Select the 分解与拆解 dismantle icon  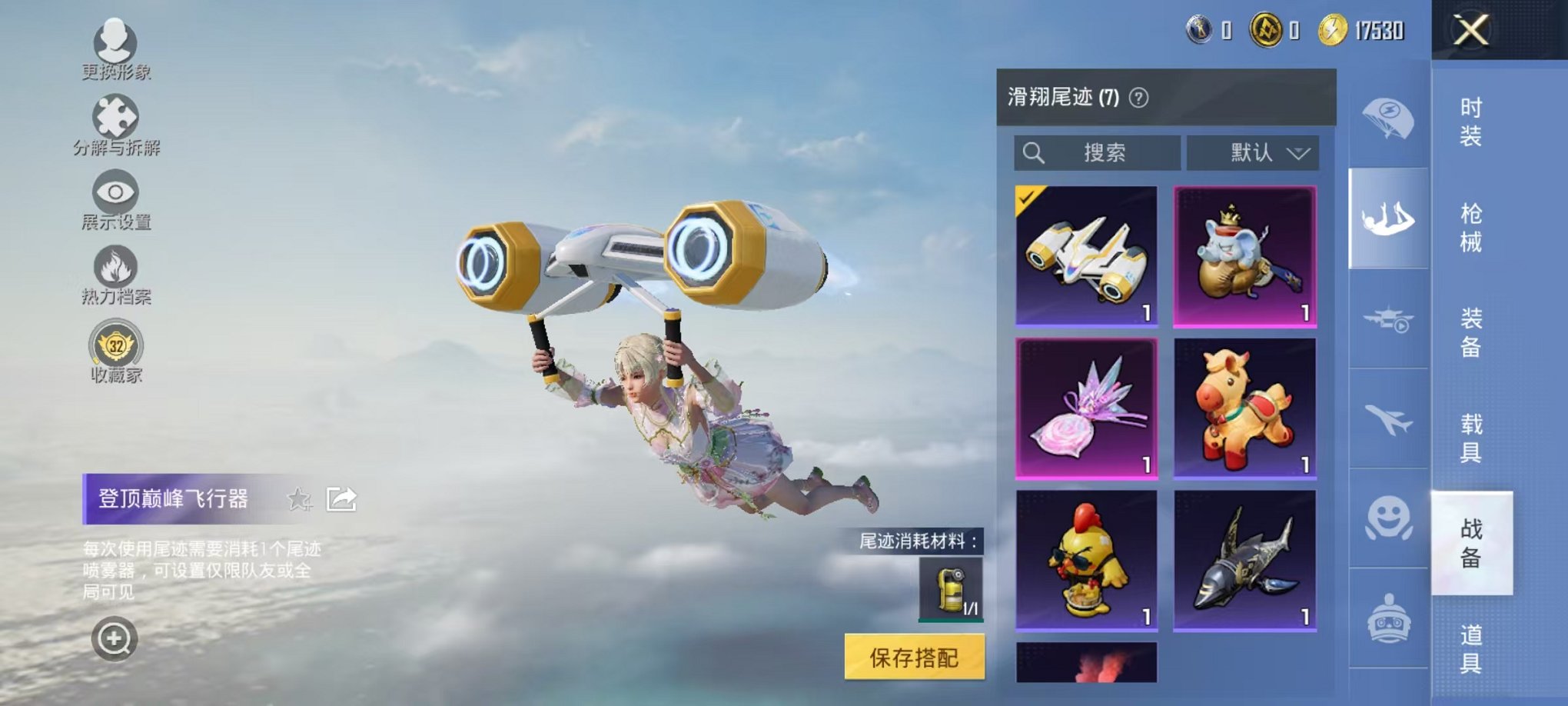coord(114,123)
